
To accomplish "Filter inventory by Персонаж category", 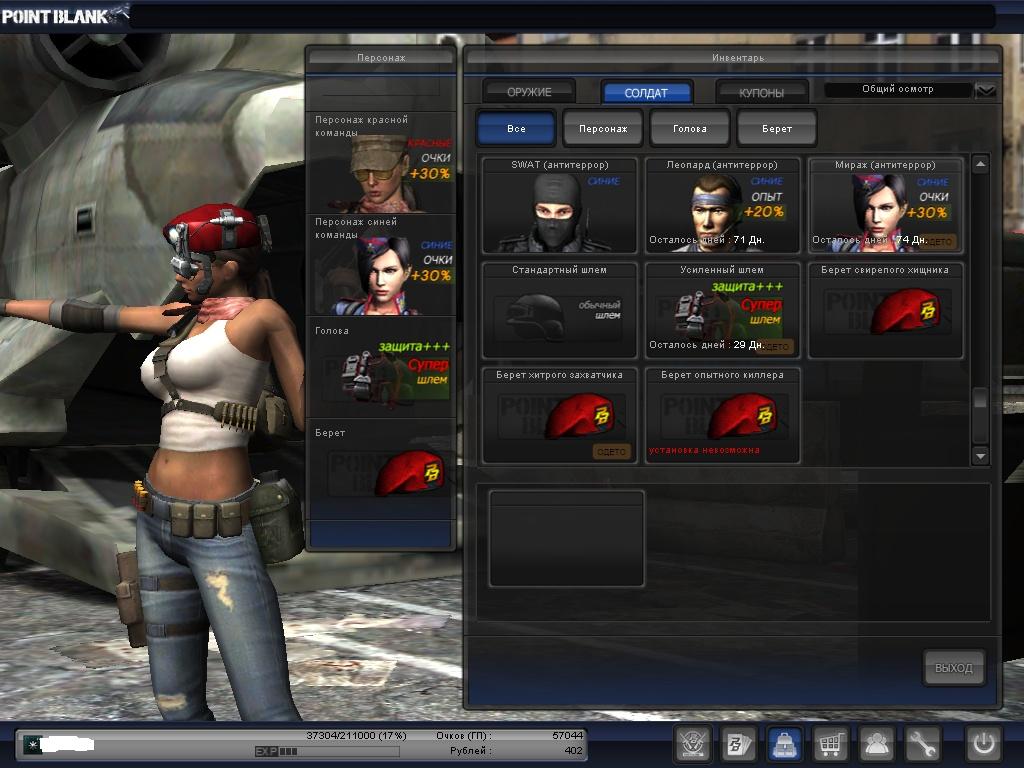I will pos(603,129).
